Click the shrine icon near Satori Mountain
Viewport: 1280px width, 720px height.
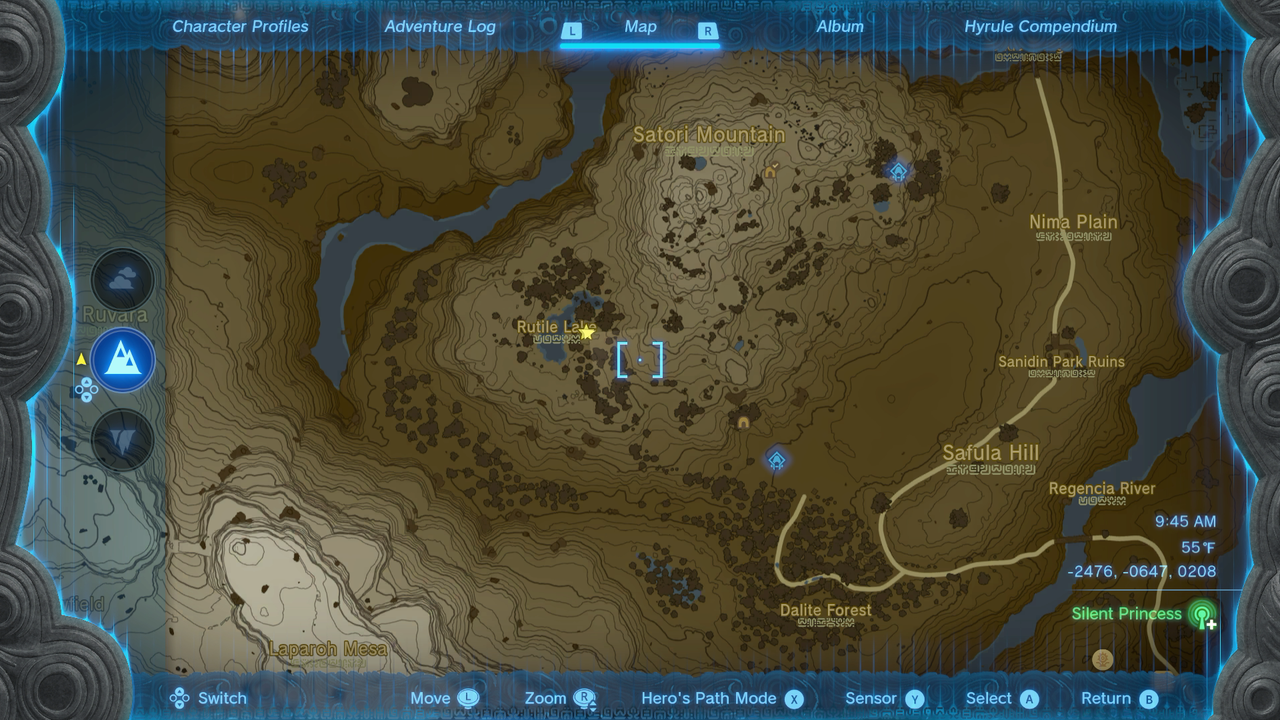[x=897, y=172]
